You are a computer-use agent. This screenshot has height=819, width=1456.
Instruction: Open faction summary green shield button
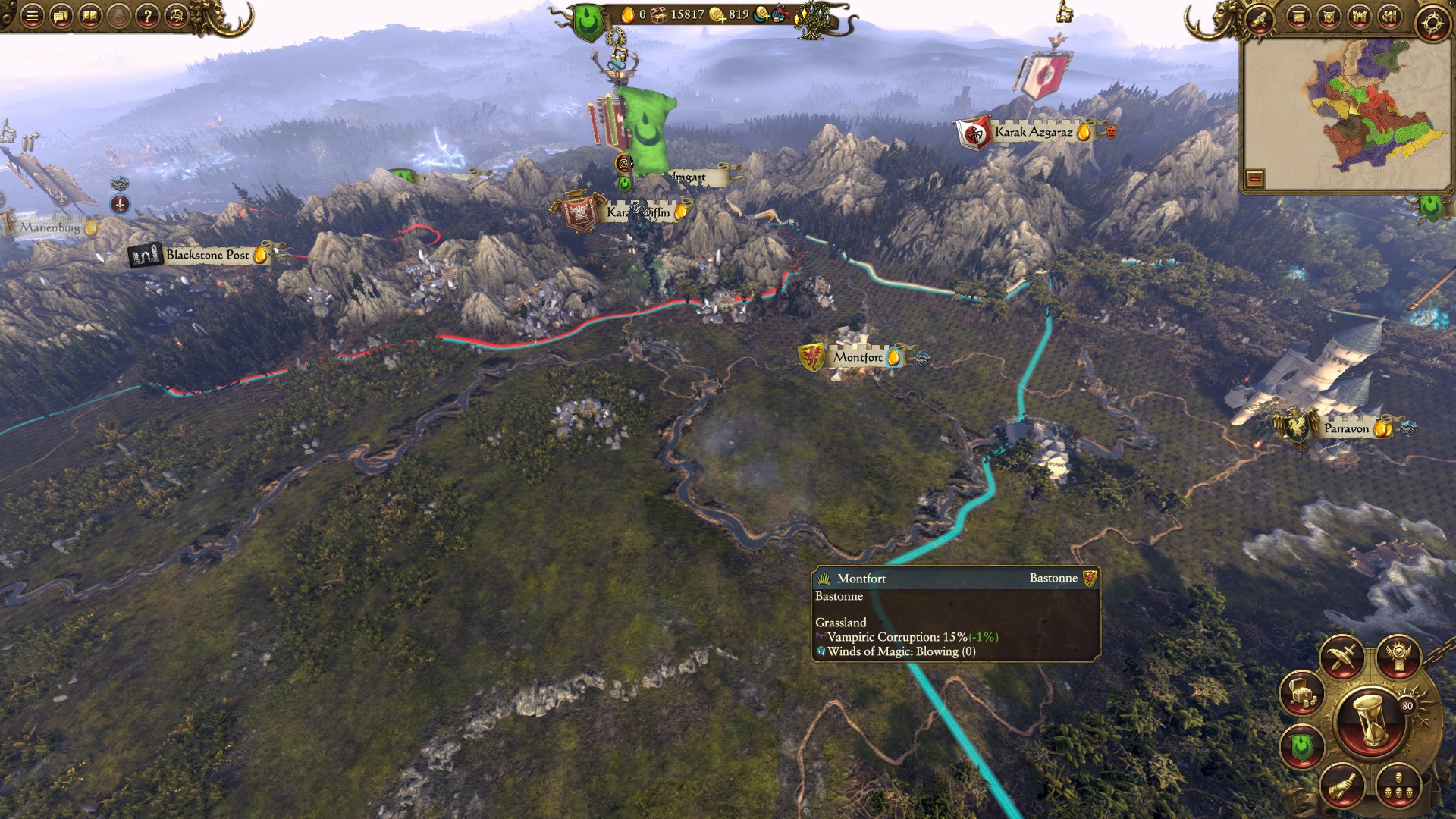(x=1302, y=747)
